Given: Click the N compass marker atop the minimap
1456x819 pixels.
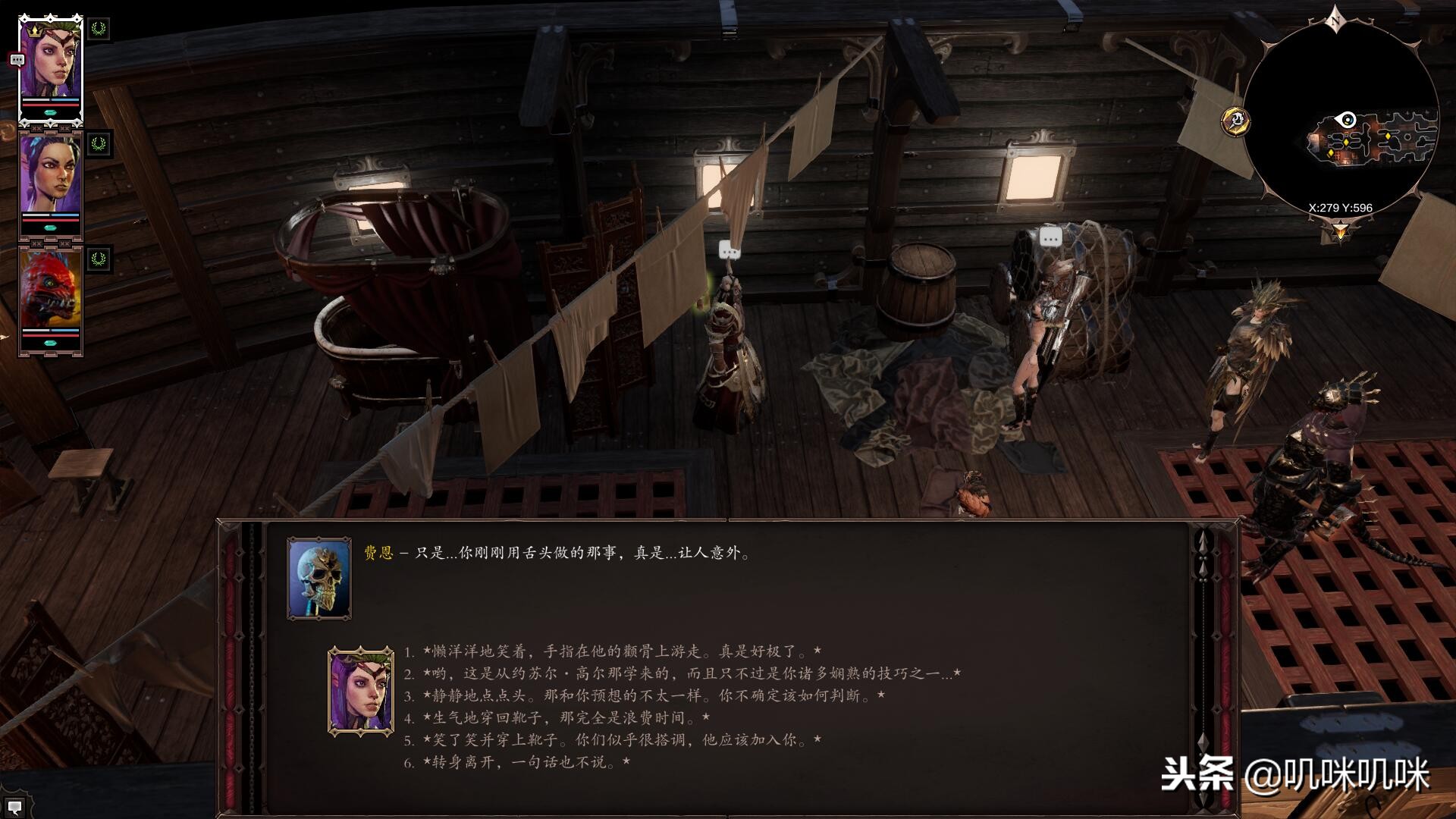Looking at the screenshot, I should 1335,20.
